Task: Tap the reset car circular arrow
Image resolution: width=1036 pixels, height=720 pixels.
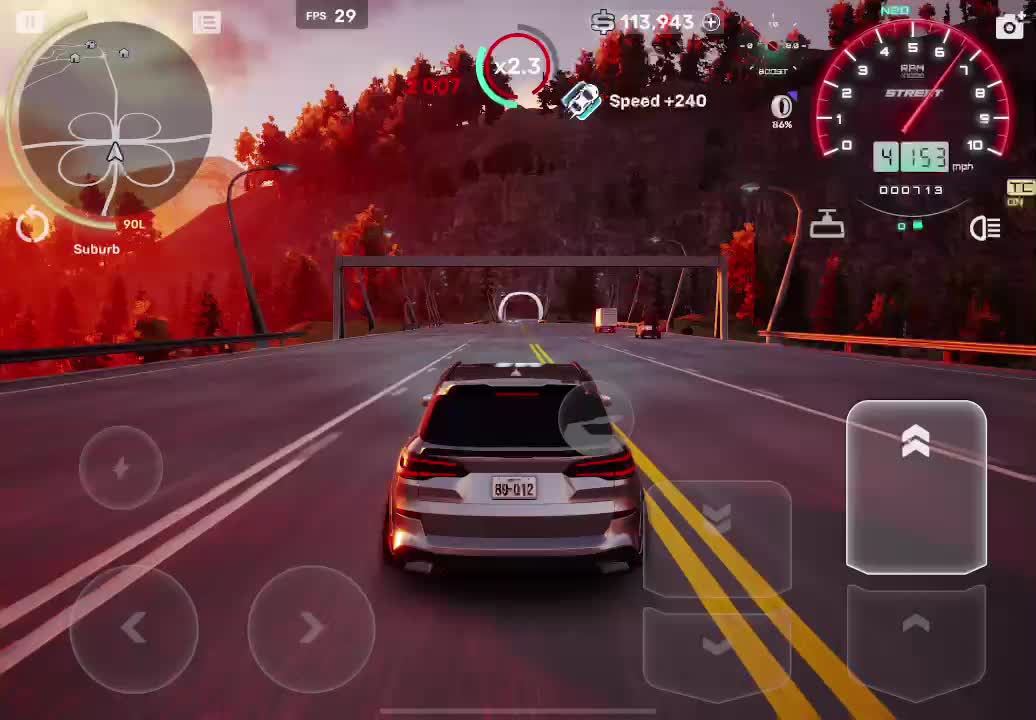Action: [x=32, y=227]
